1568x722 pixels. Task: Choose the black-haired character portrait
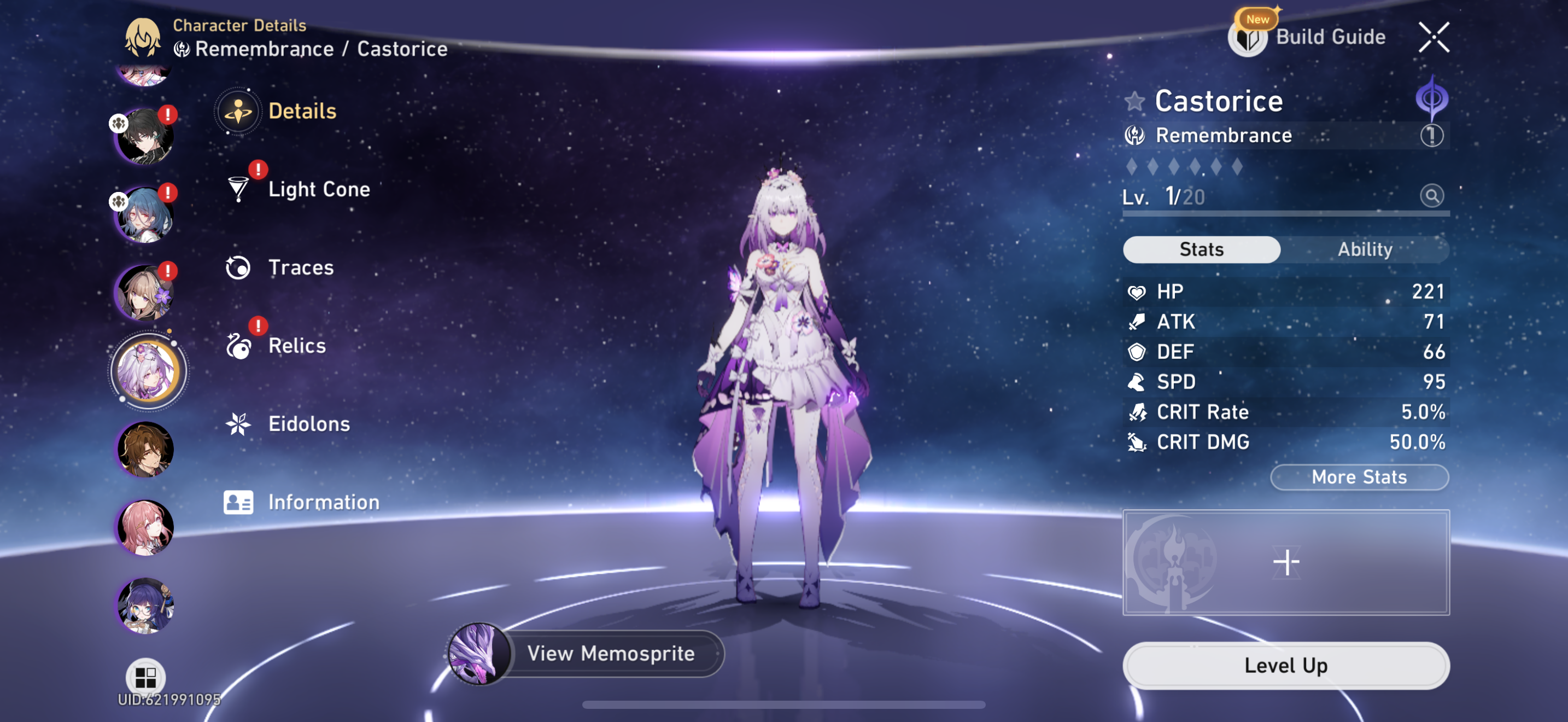(145, 137)
